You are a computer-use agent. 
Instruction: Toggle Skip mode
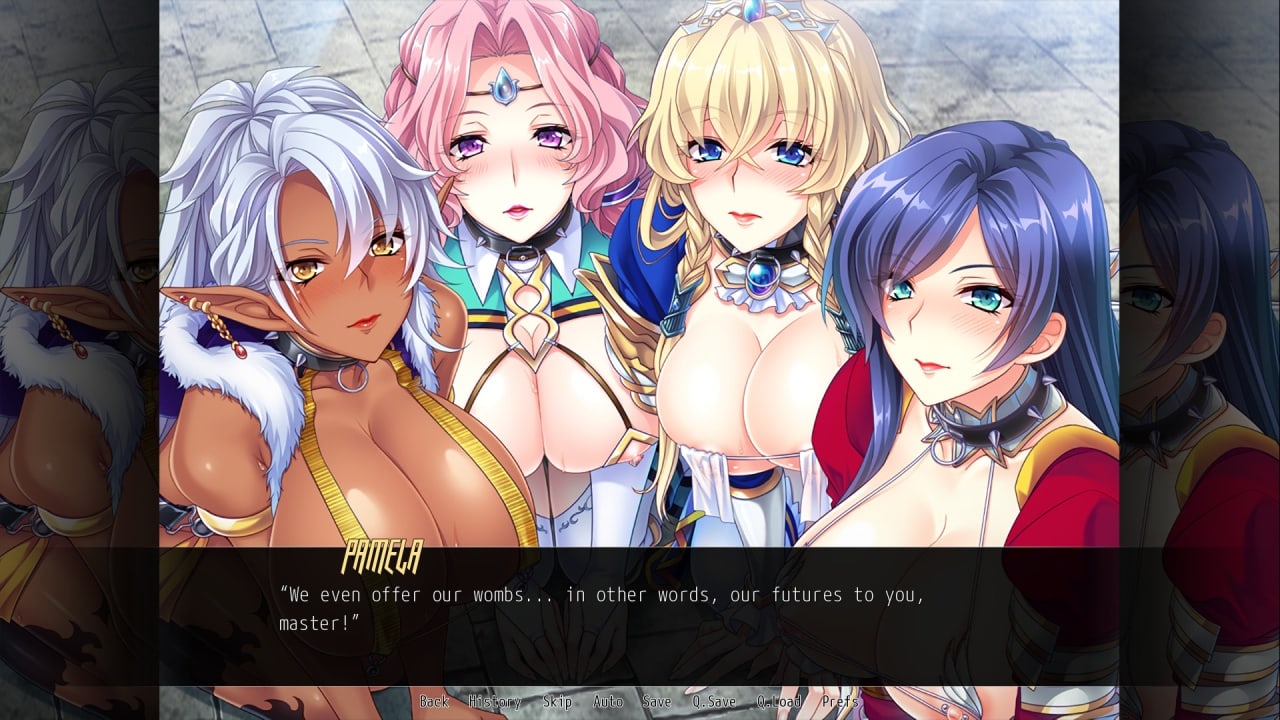click(557, 702)
